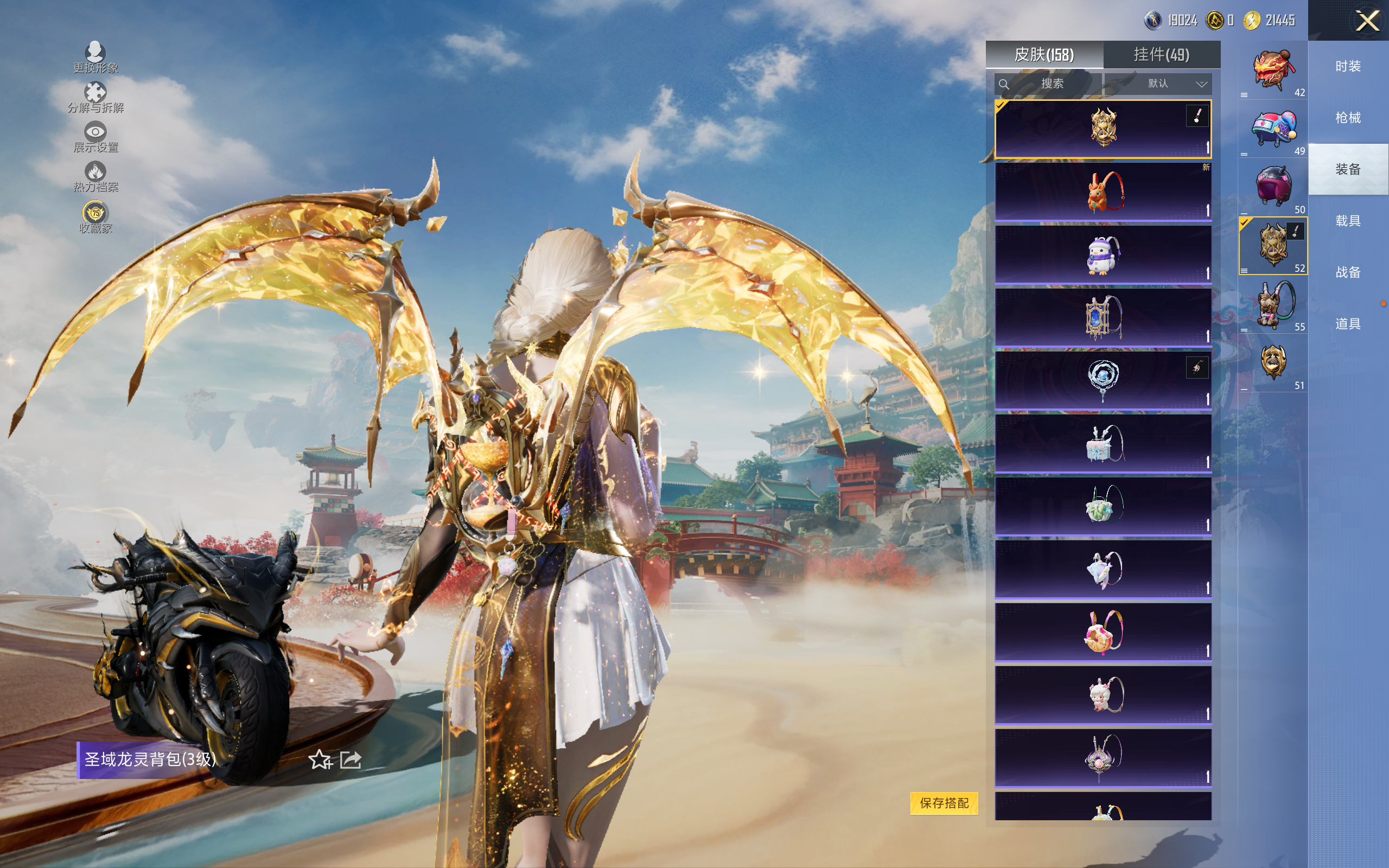Select the red dragon helmet slot
Screen dimensions: 1389x868
1272,72
